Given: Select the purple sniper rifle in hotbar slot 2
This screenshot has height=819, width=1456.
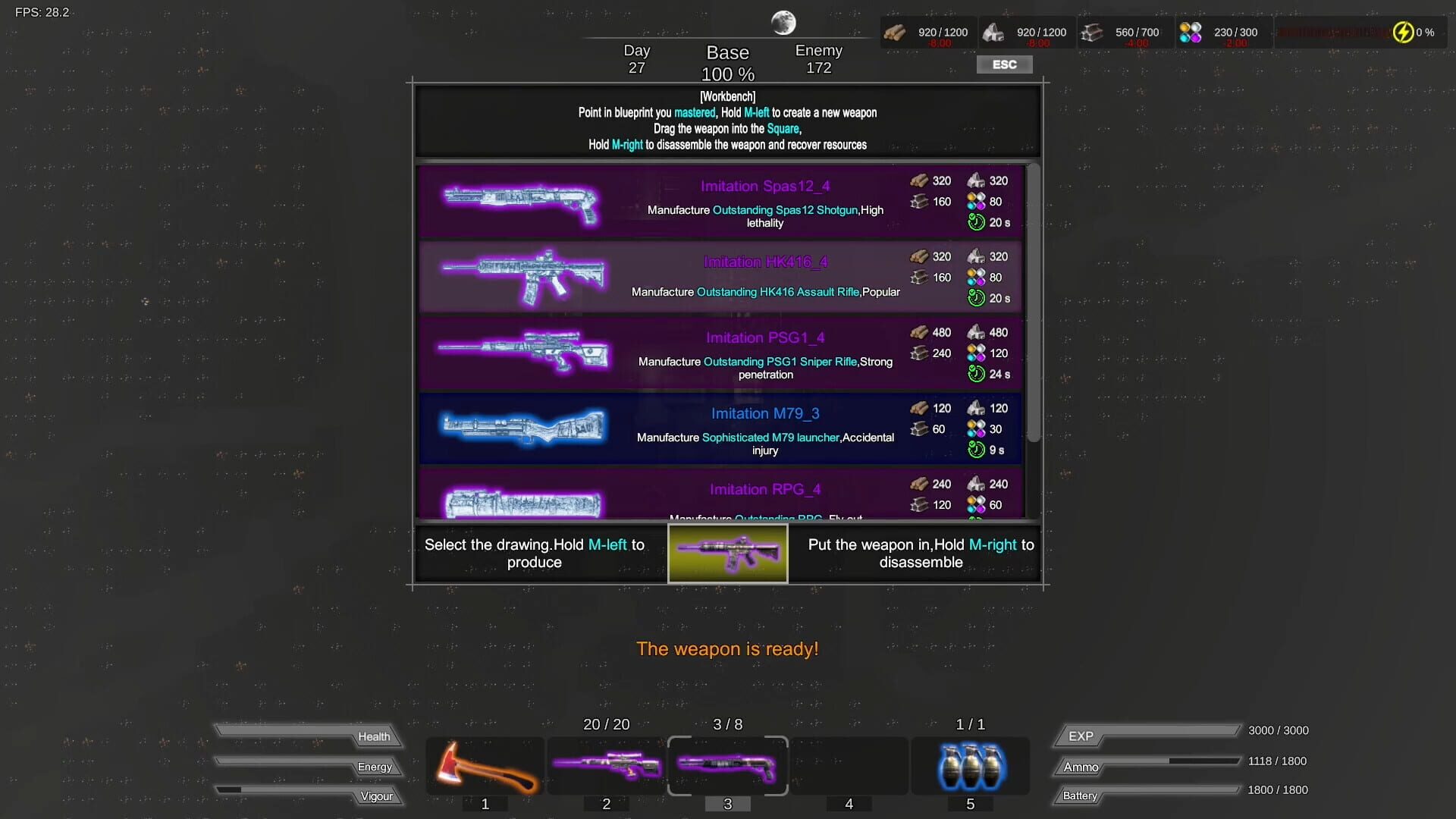Looking at the screenshot, I should tap(606, 766).
